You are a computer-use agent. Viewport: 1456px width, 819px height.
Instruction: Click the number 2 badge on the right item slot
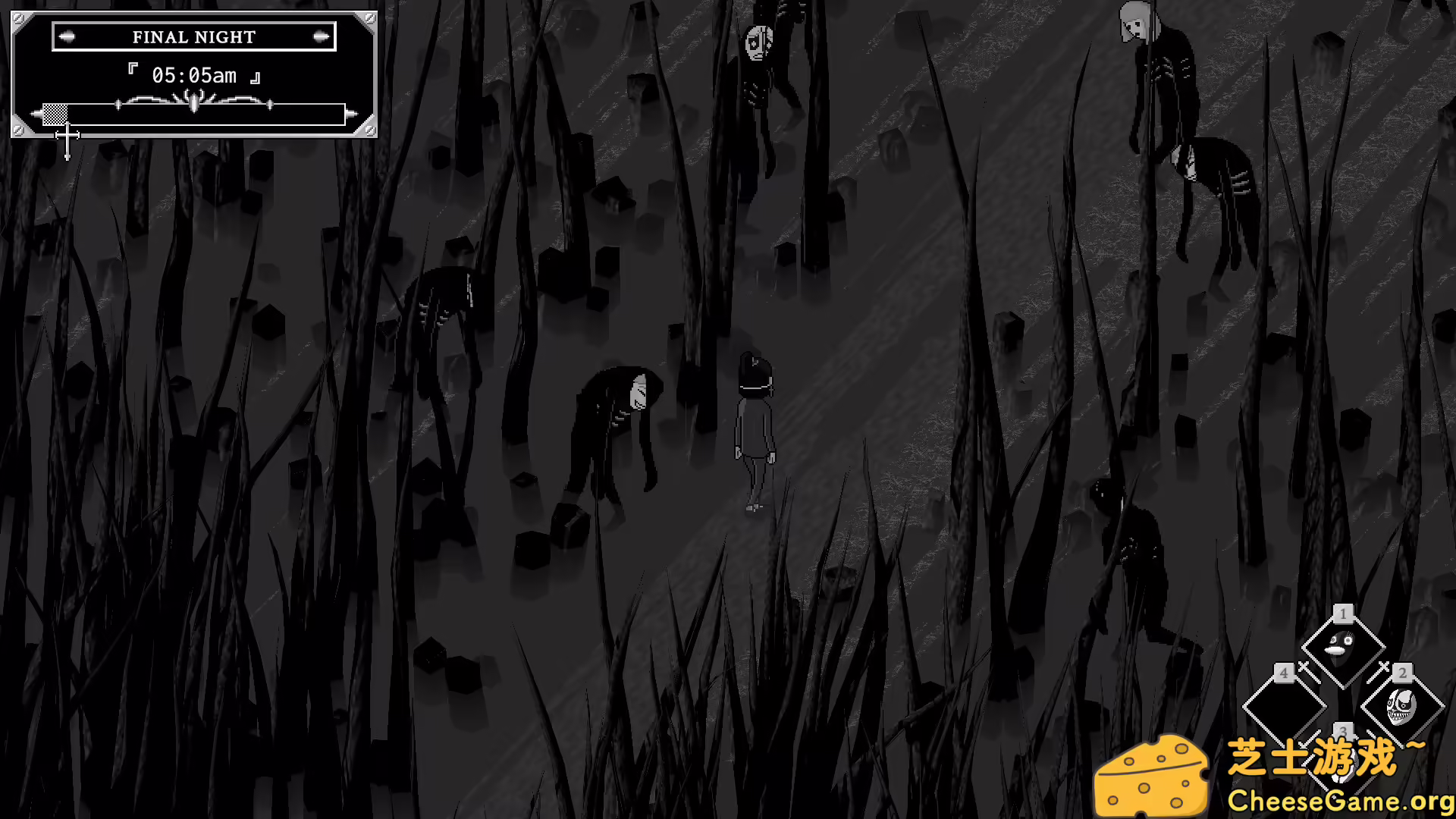coord(1401,673)
